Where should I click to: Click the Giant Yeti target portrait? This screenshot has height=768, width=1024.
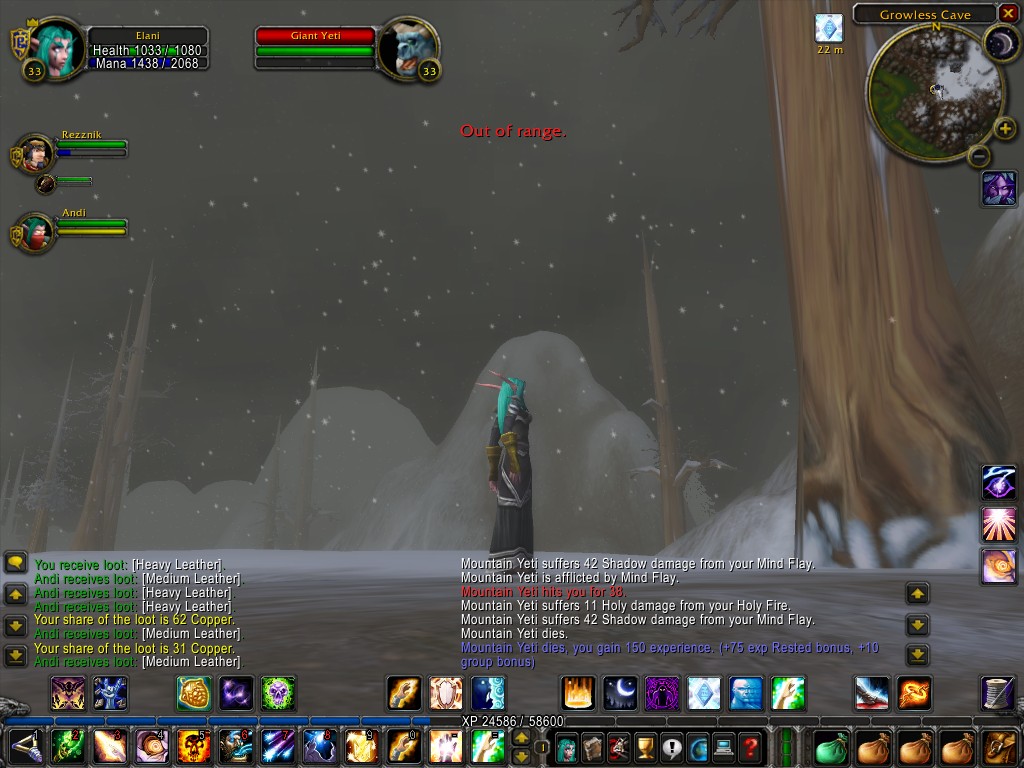point(407,47)
